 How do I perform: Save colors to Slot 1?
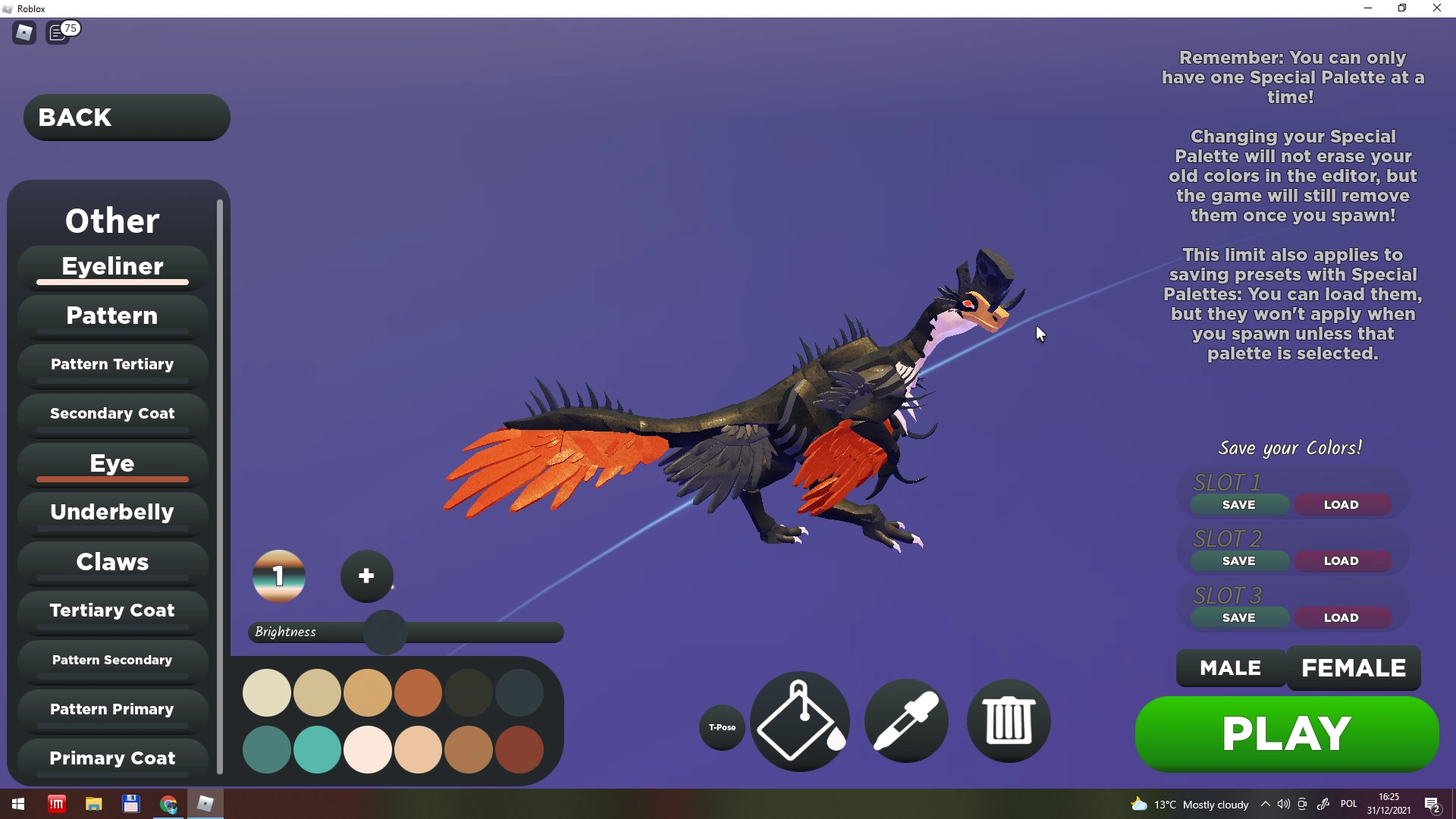[1238, 504]
